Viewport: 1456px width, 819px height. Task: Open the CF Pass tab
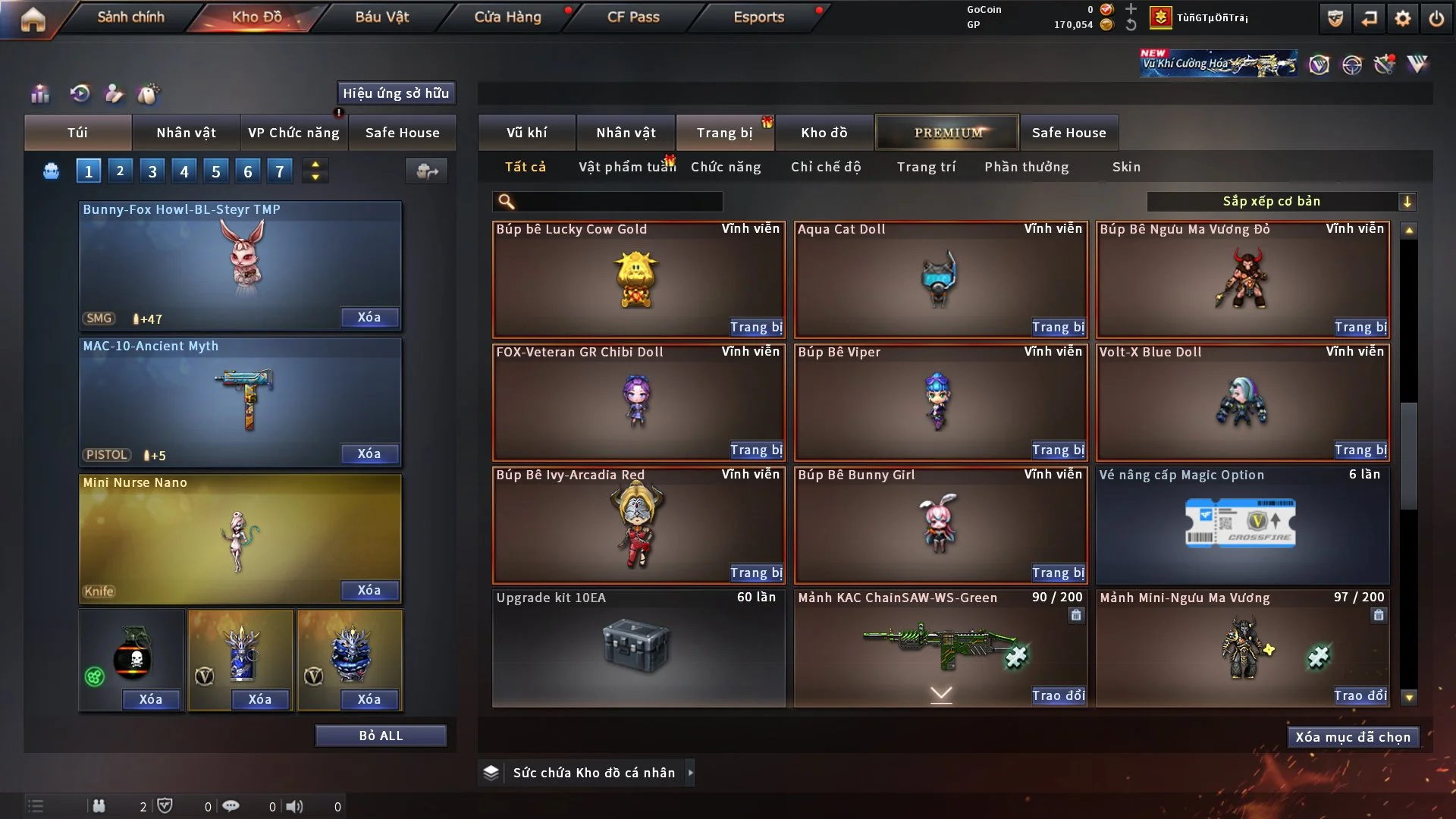coord(633,17)
